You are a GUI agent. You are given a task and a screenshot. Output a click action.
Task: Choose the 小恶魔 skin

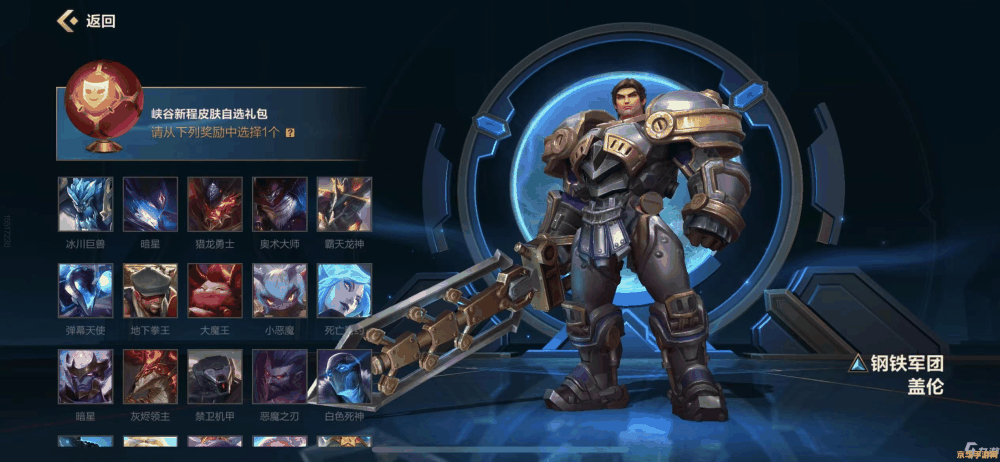pyautogui.click(x=280, y=290)
